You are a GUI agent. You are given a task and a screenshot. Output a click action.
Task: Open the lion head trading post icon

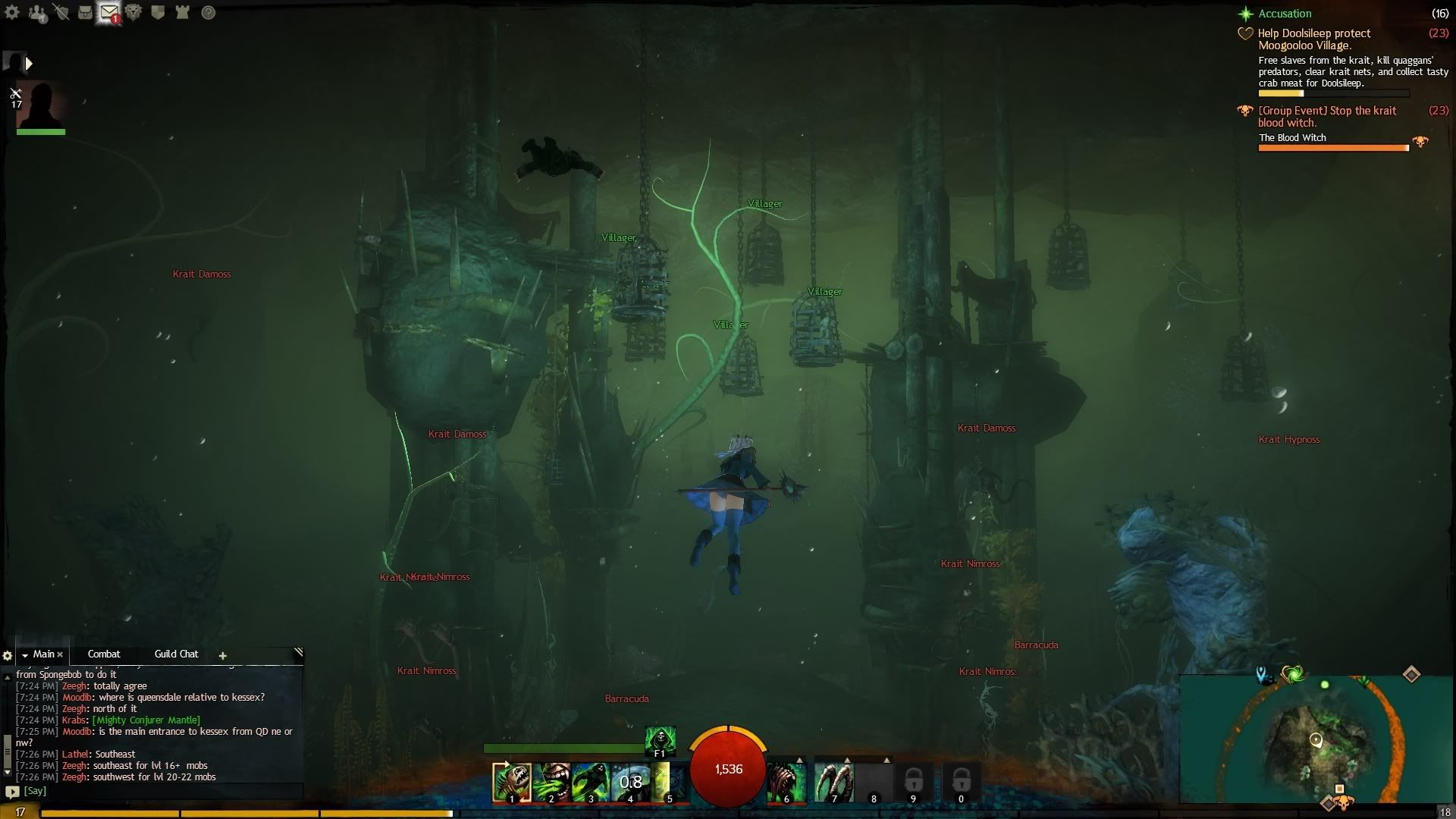point(133,12)
